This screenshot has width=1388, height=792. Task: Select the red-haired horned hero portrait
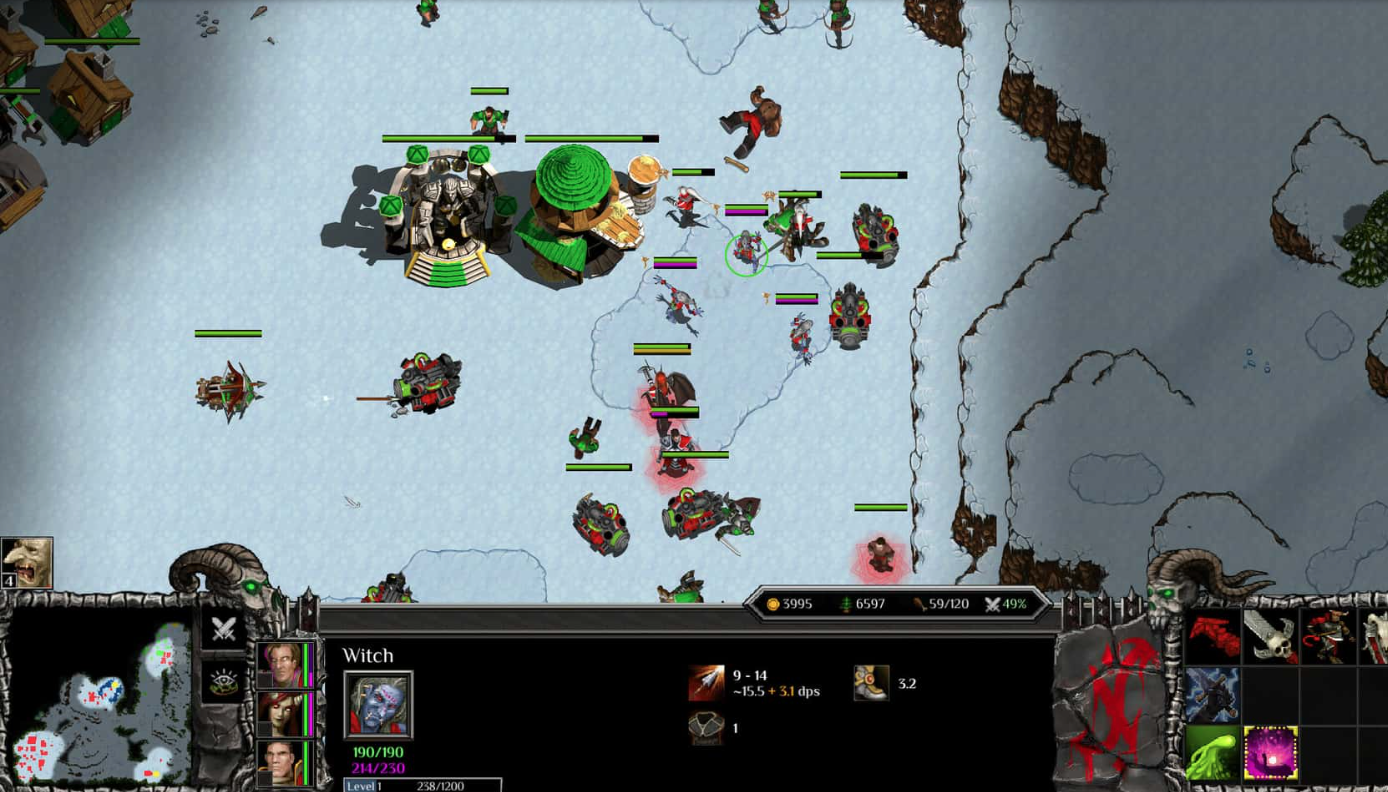[281, 713]
